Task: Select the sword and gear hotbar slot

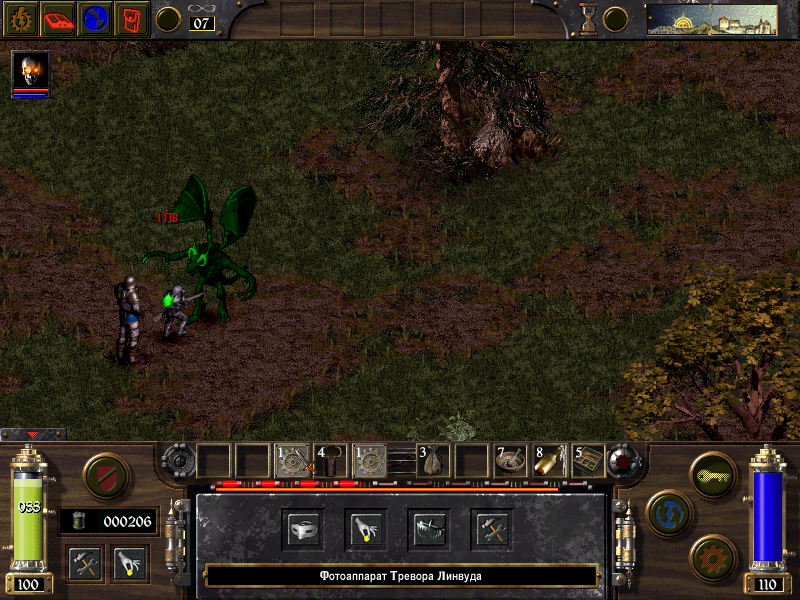Action: point(291,461)
